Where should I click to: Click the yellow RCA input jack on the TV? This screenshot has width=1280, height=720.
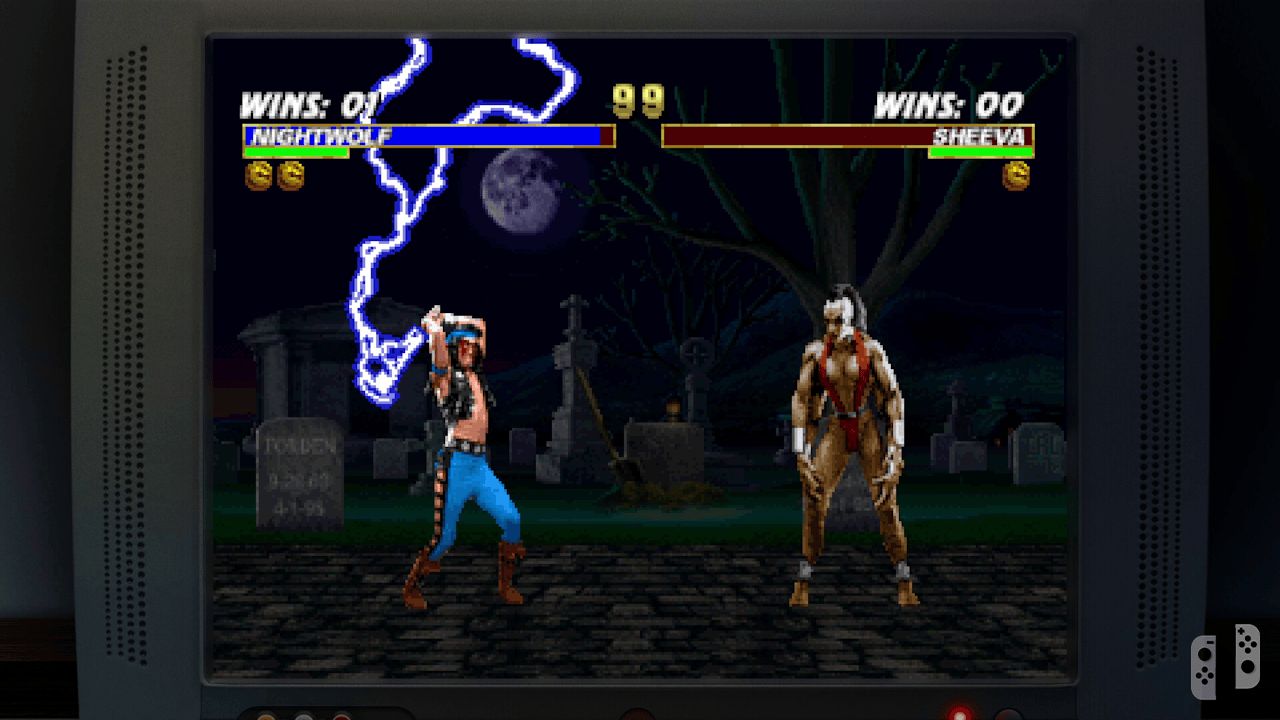point(265,716)
